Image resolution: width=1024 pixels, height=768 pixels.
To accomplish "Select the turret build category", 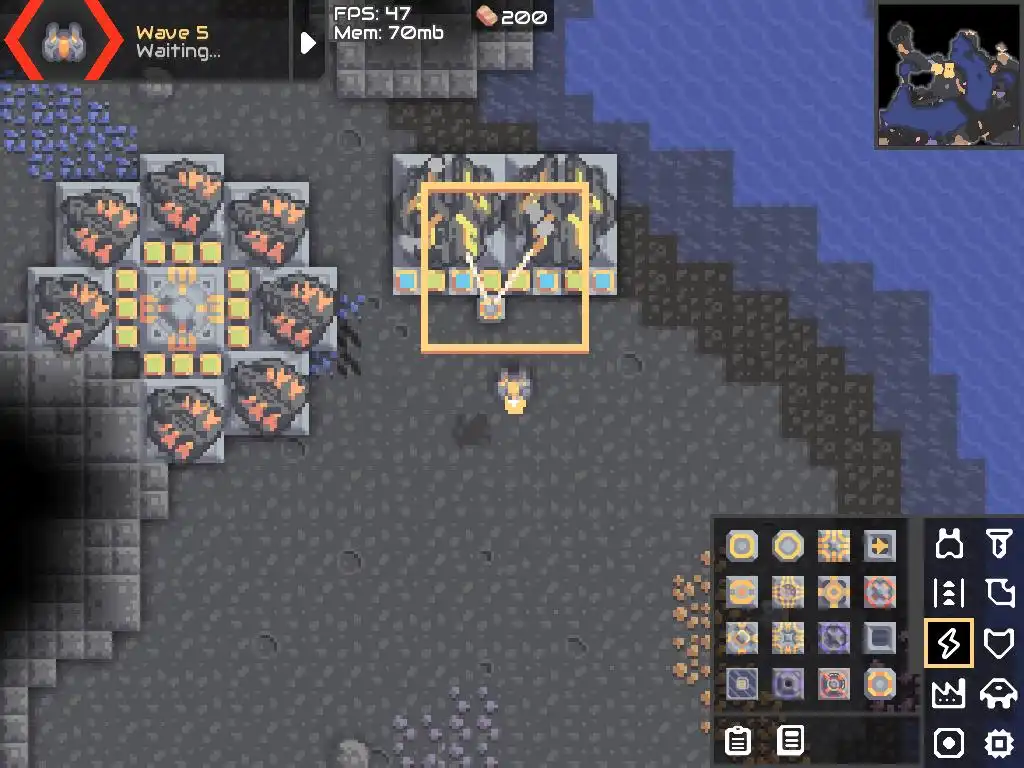I will pyautogui.click(x=949, y=544).
